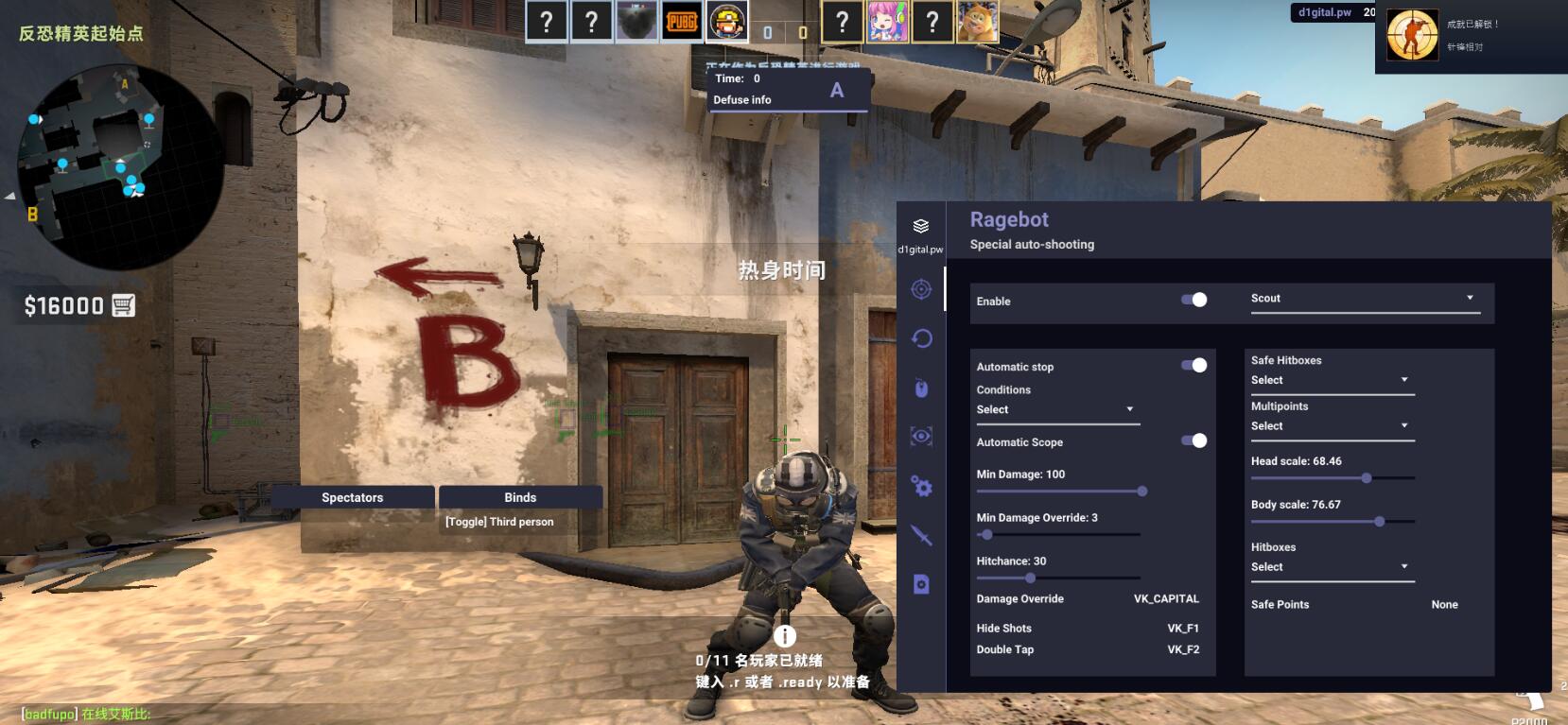1568x725 pixels.
Task: Click the circular radar minimap
Action: point(118,164)
